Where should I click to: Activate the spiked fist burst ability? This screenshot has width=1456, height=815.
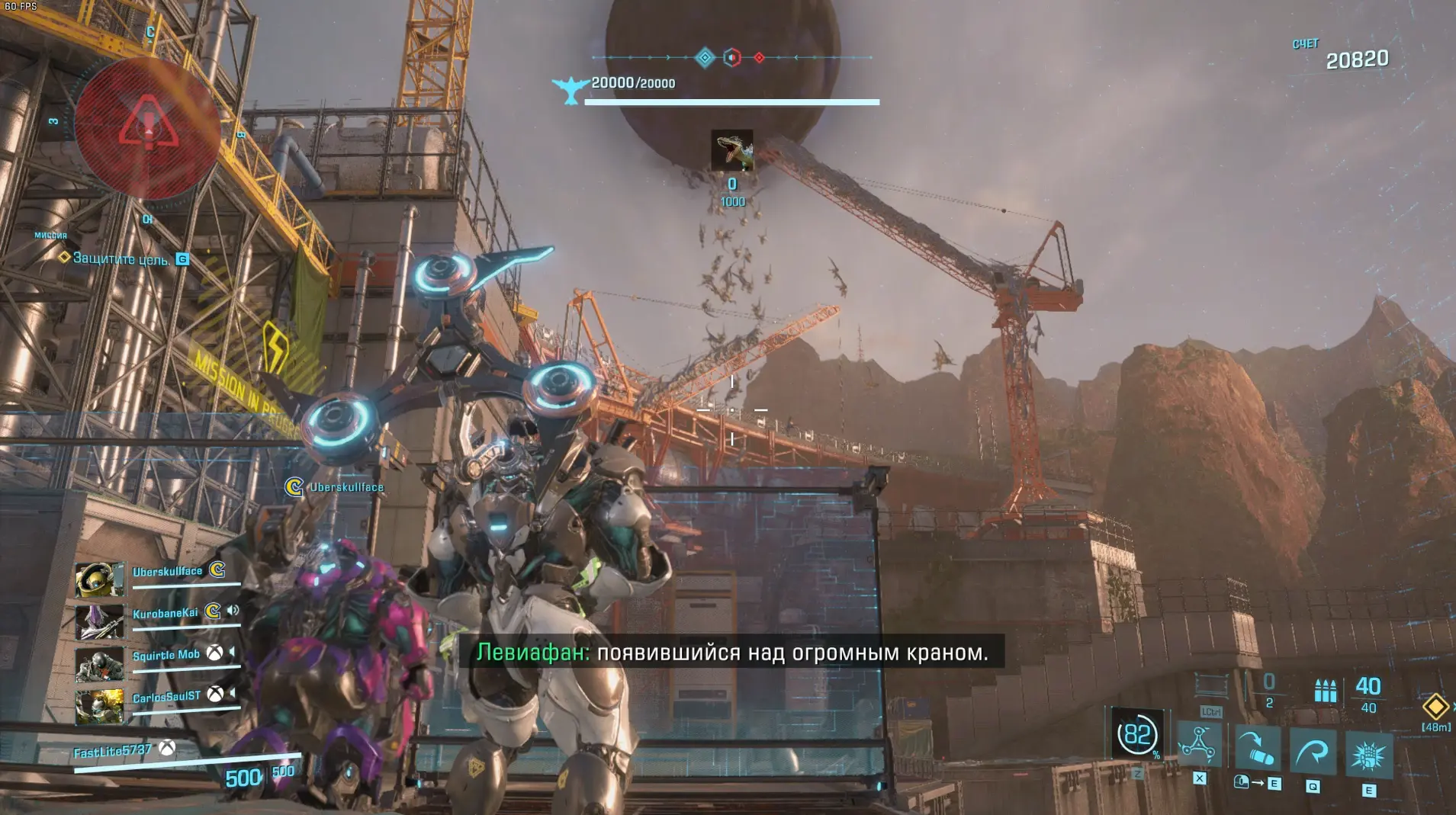tap(1369, 756)
